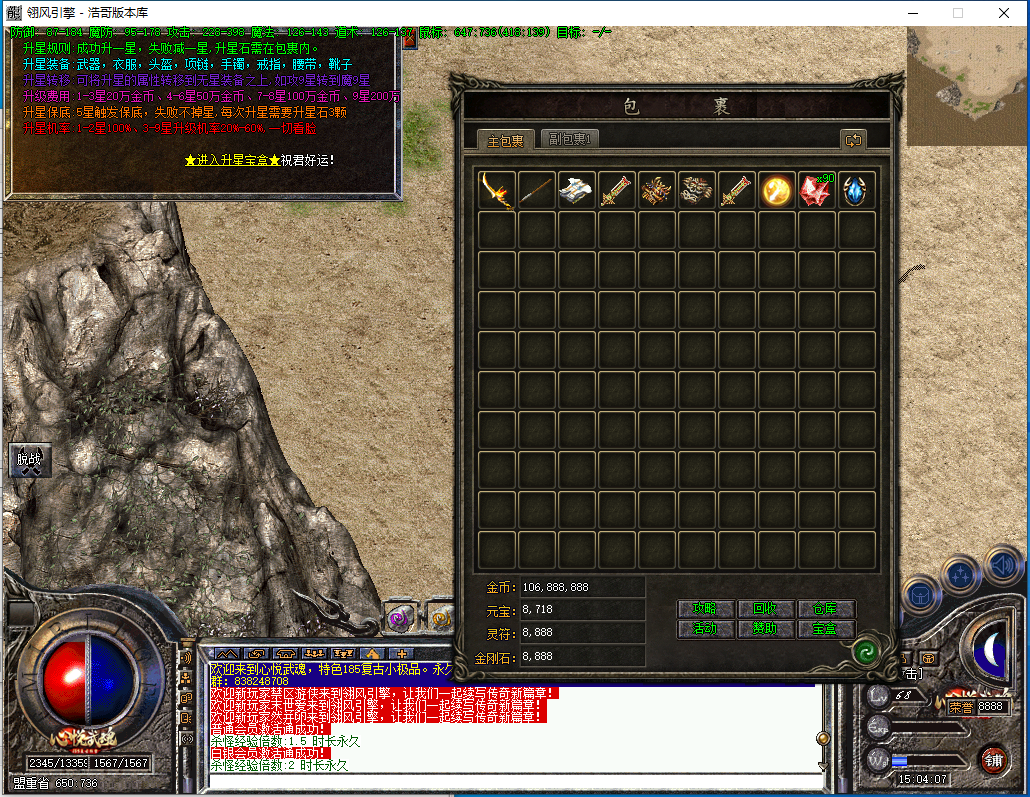Open the red 铺 shop button

[x=992, y=759]
